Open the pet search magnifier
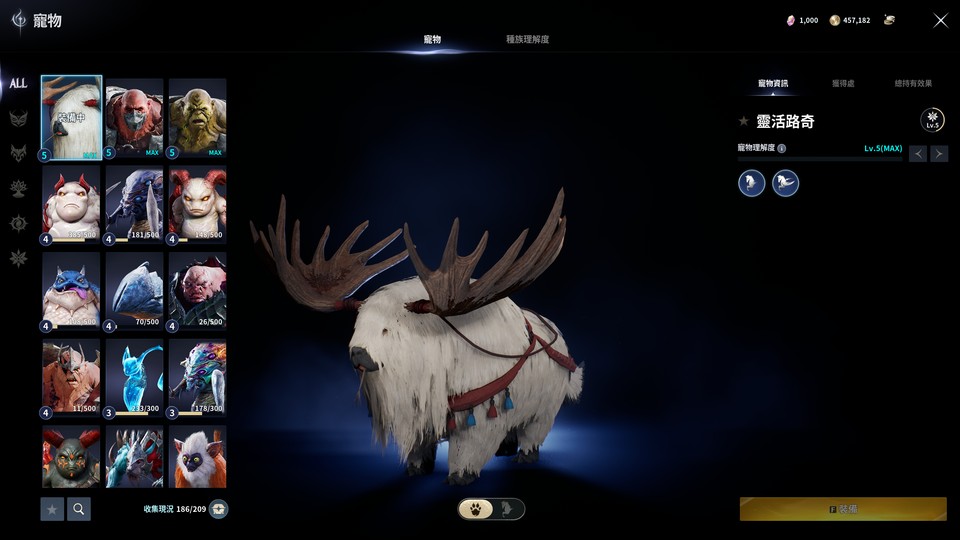This screenshot has height=540, width=960. 79,509
